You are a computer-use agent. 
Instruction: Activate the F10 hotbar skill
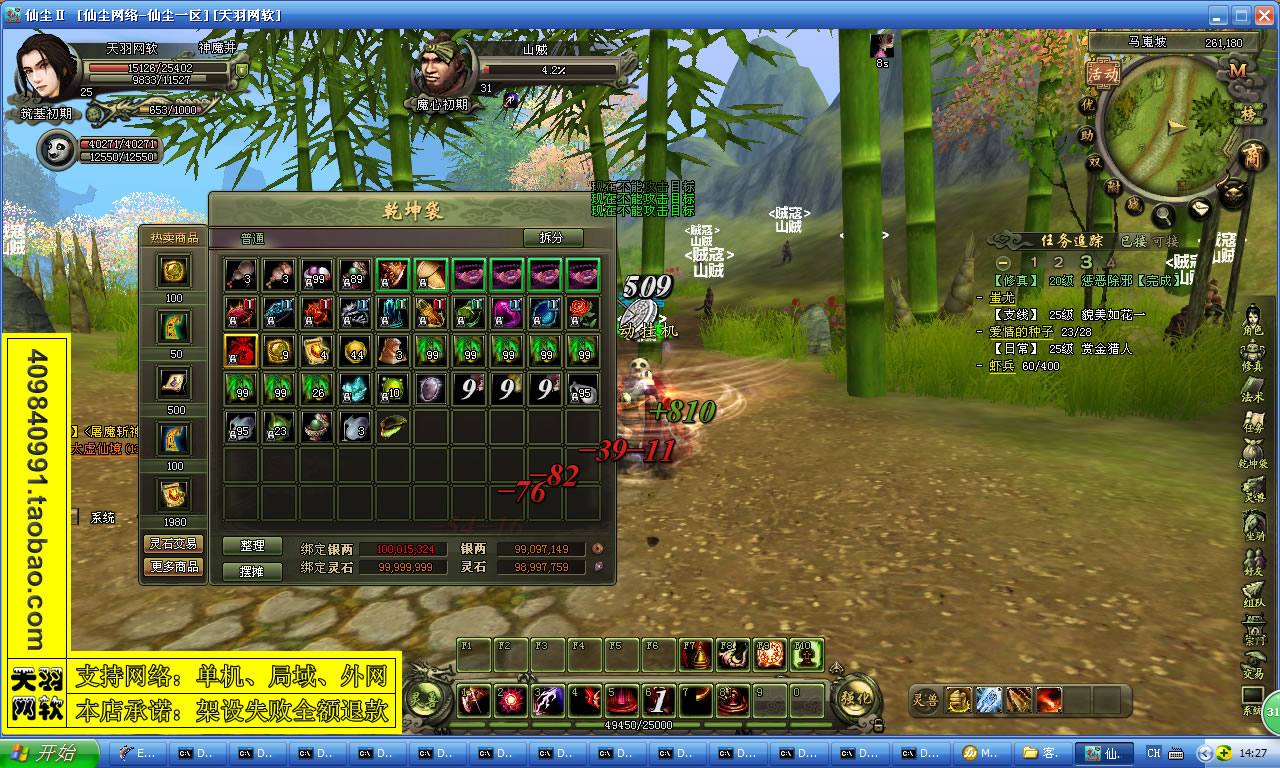click(x=807, y=655)
